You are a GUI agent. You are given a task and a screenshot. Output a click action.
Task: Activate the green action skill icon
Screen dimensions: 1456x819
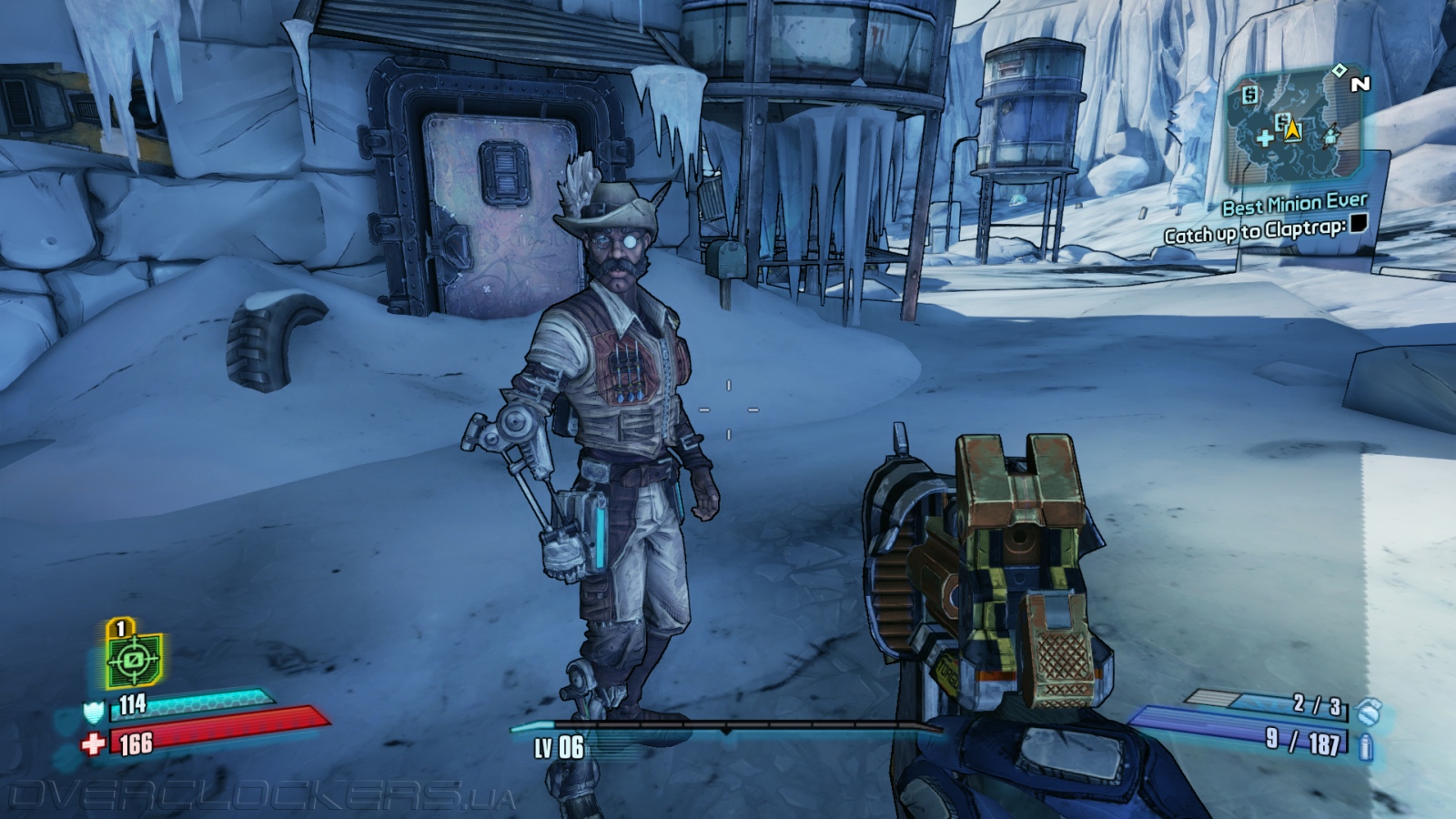[x=134, y=659]
